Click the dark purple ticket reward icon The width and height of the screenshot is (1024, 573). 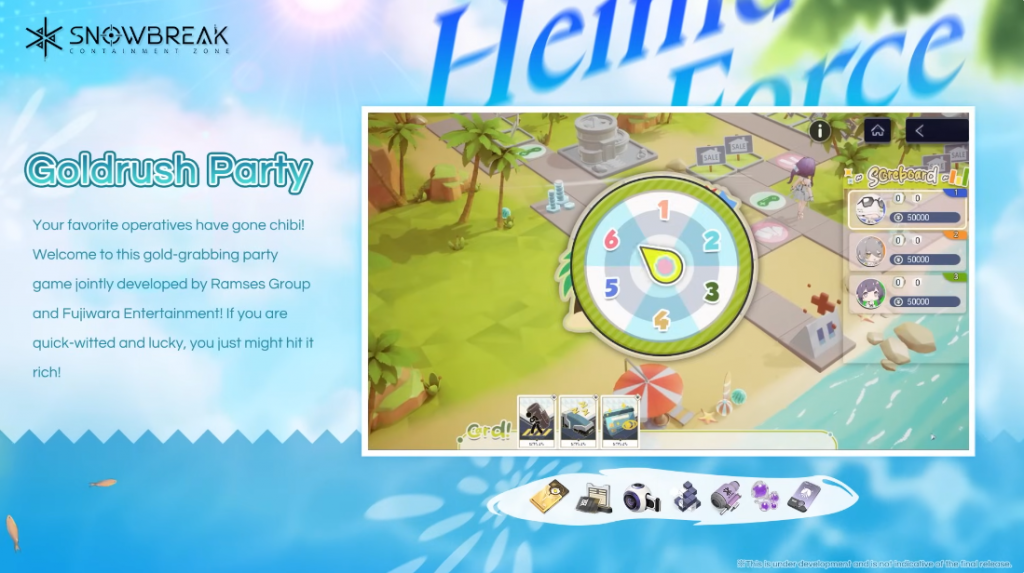[x=804, y=496]
